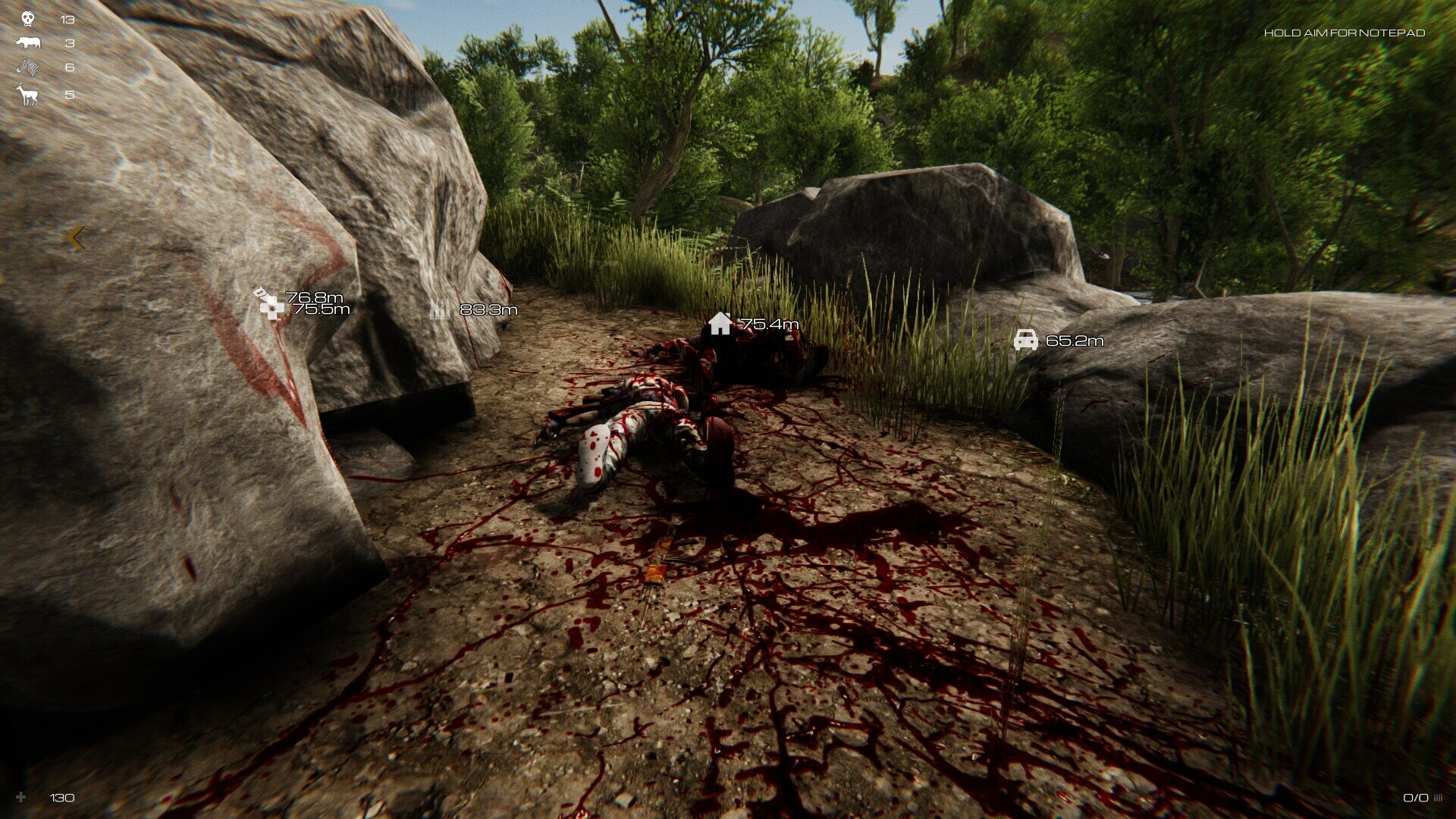Viewport: 1456px width, 819px height.
Task: Click the zebra counter icon
Action: pos(27,67)
